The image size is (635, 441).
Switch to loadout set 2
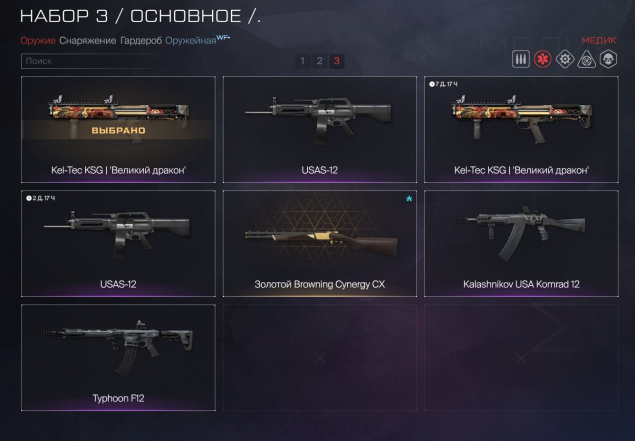319,61
